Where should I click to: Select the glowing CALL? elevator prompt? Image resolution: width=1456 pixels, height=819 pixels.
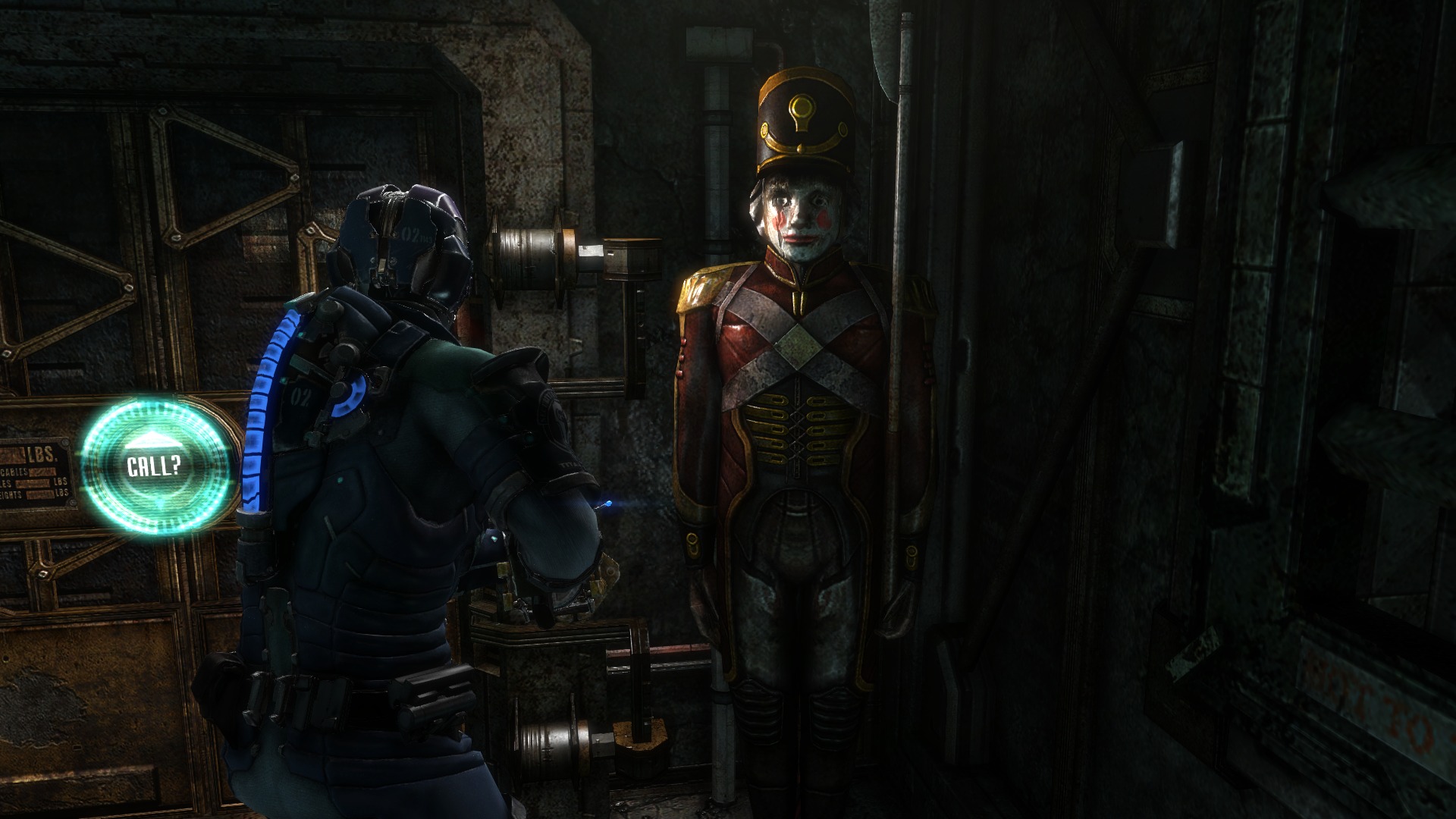coord(154,466)
